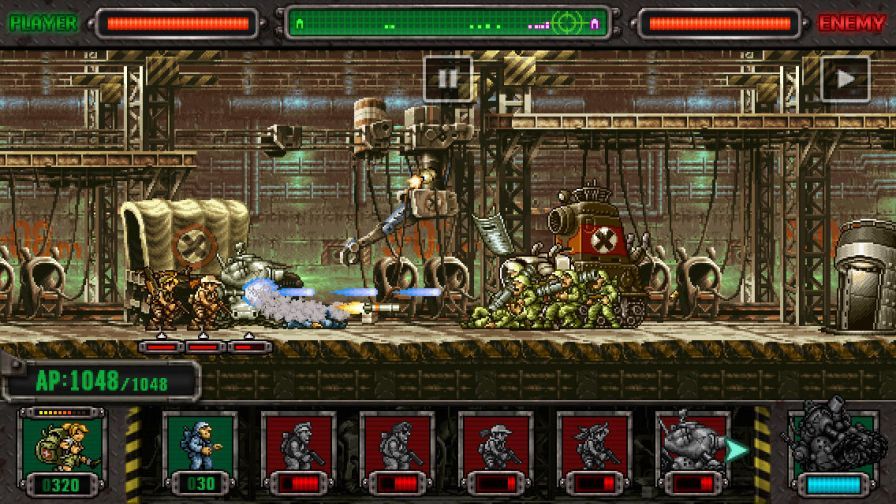This screenshot has height=504, width=896.
Task: Click the cyan arrow beside the unit deck
Action: [x=737, y=450]
